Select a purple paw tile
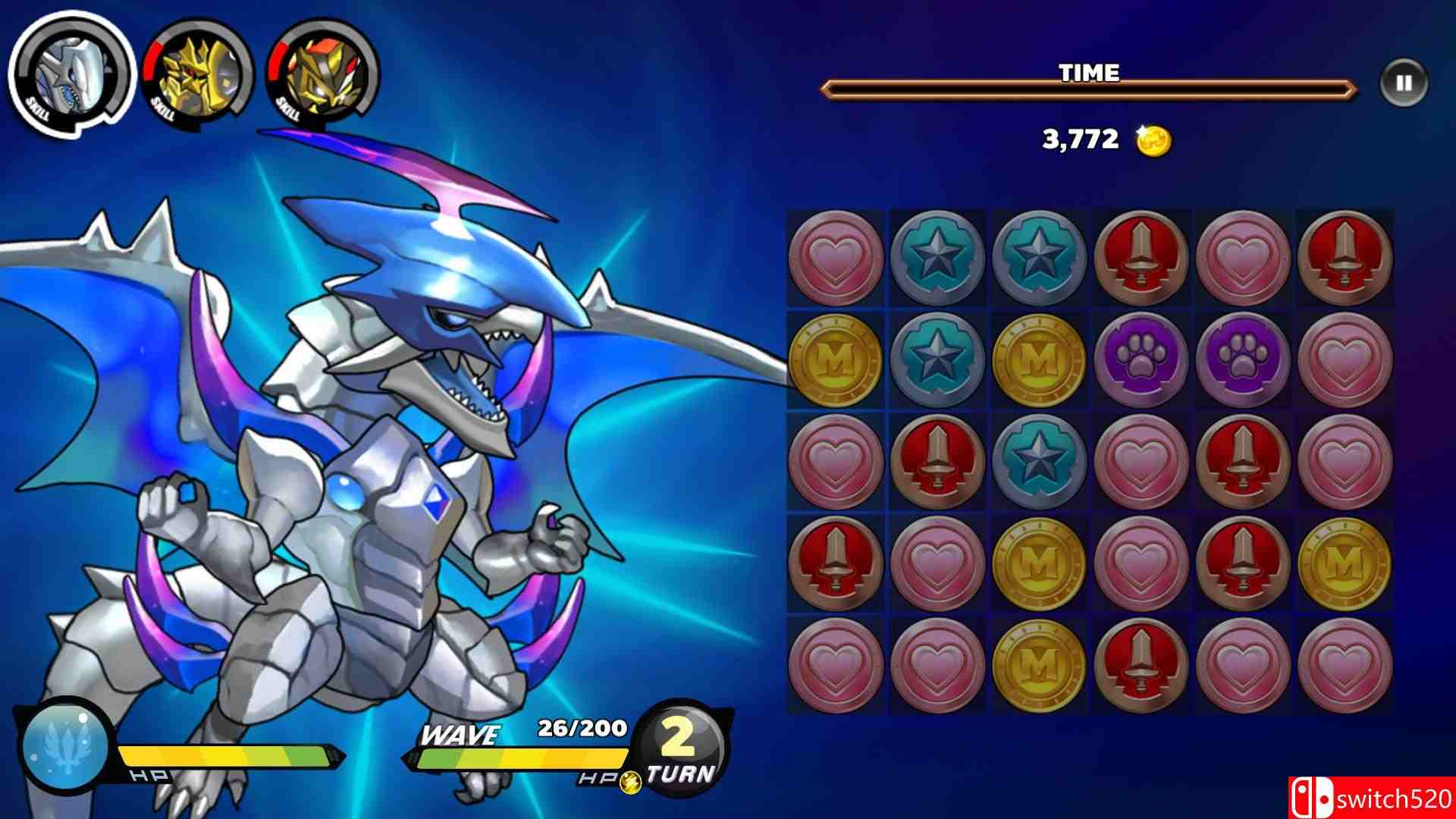The image size is (1456, 819). click(x=1141, y=360)
